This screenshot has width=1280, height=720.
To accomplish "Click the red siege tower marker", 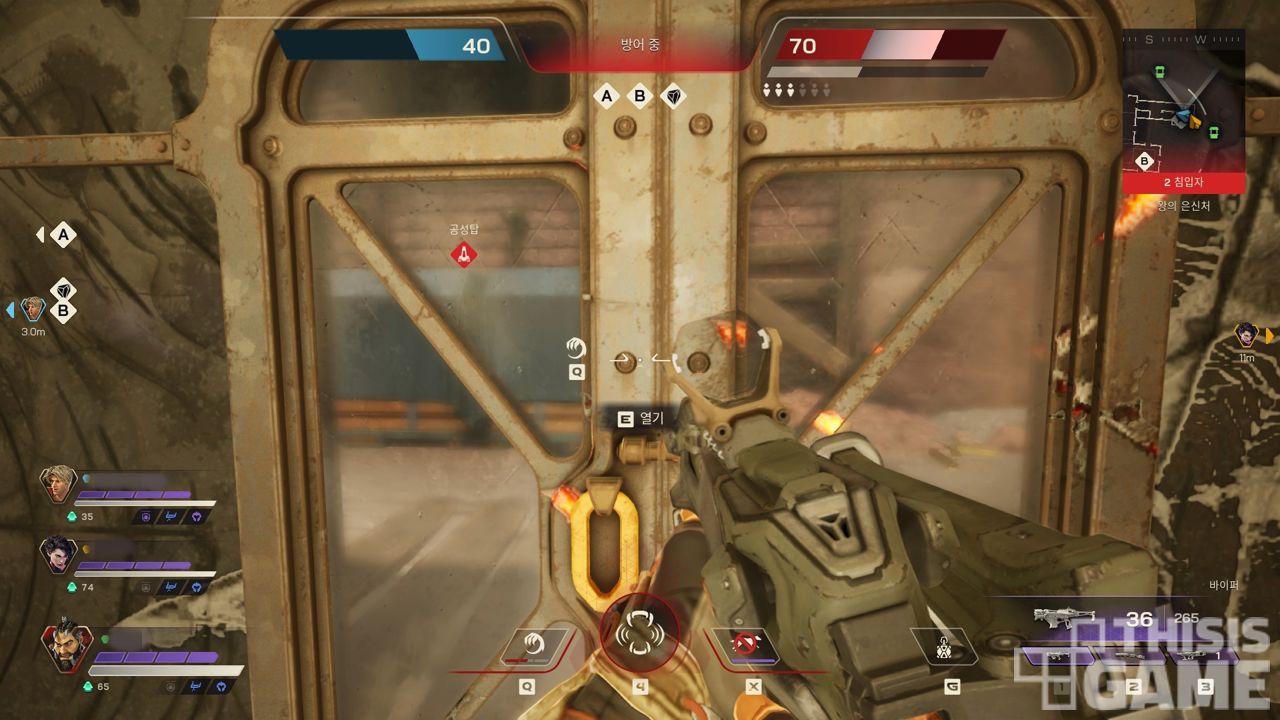I will 463,254.
